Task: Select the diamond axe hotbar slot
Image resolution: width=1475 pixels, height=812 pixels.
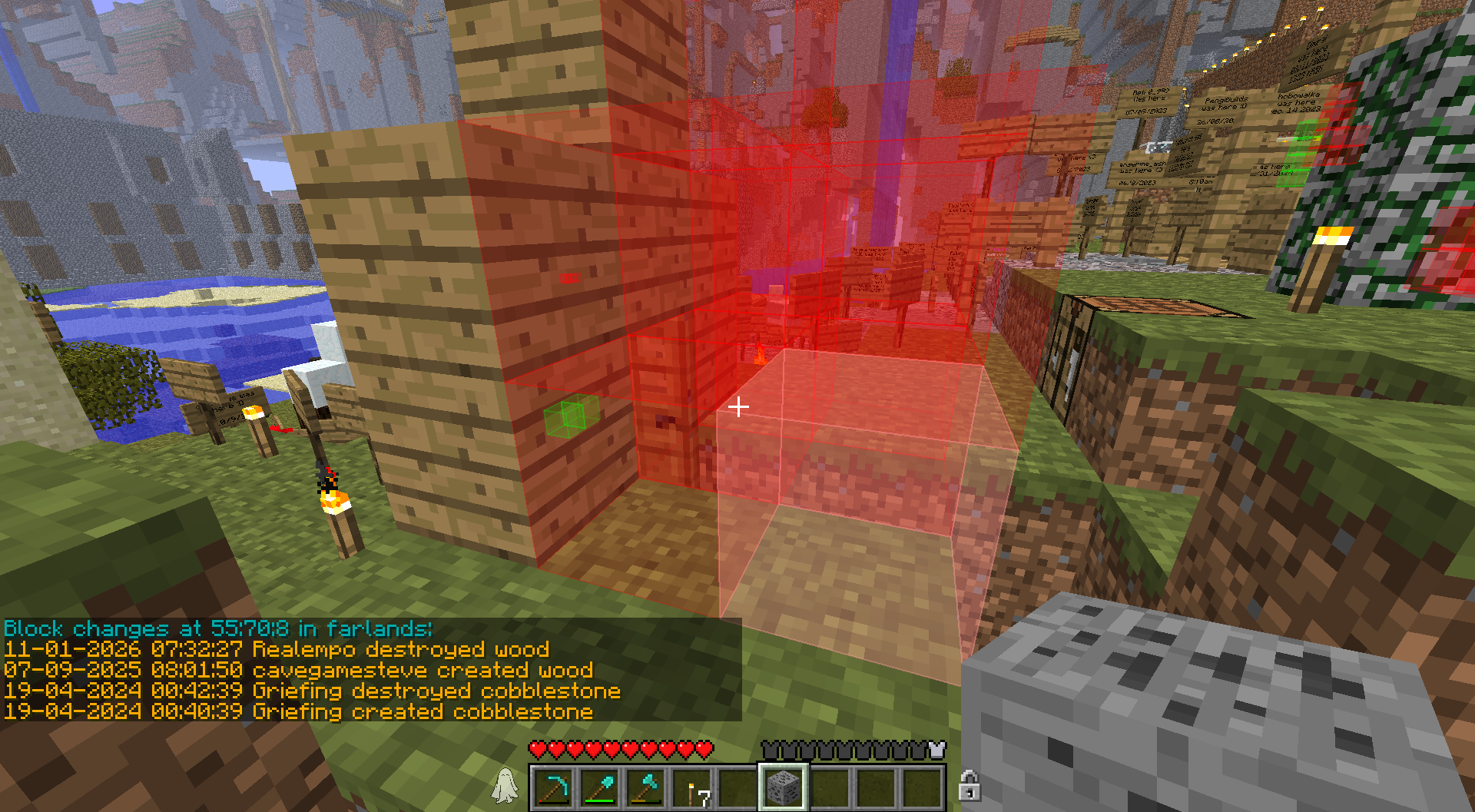Action: click(645, 787)
